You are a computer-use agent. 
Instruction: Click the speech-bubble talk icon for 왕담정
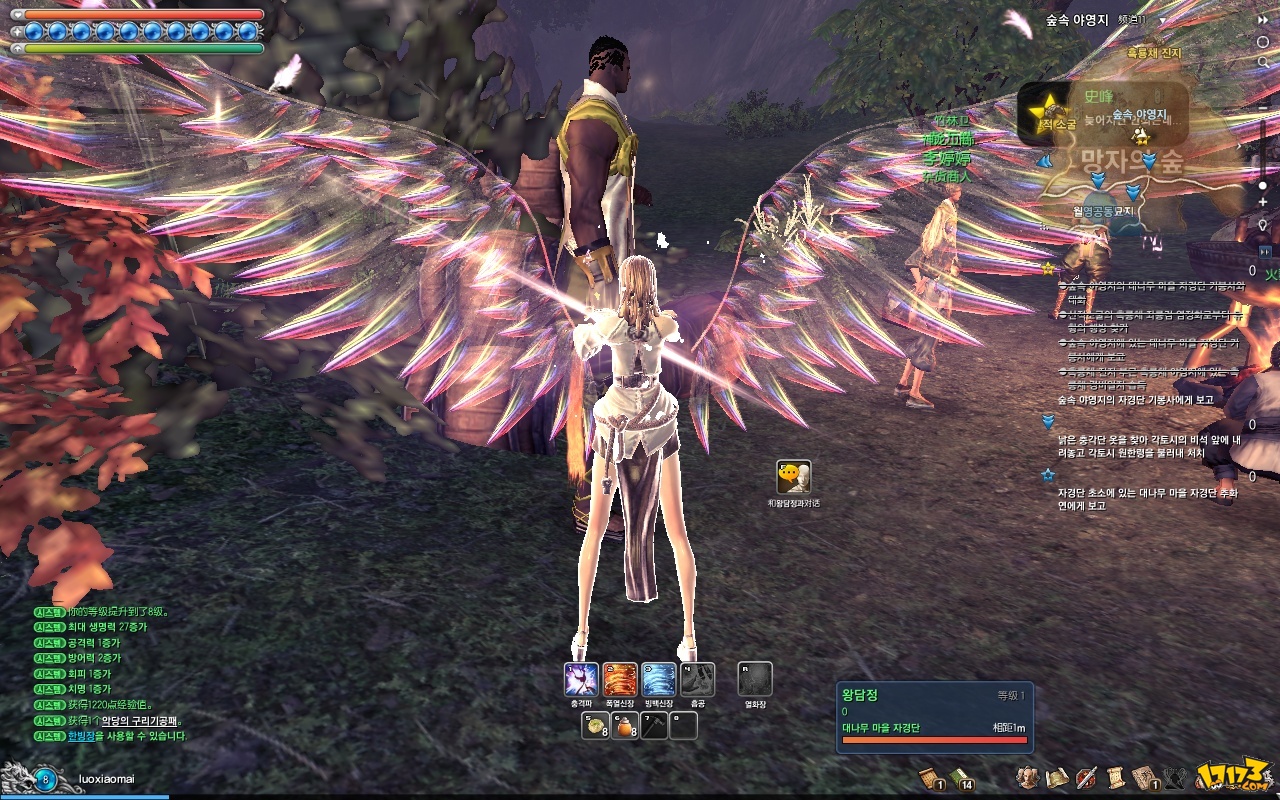point(793,477)
